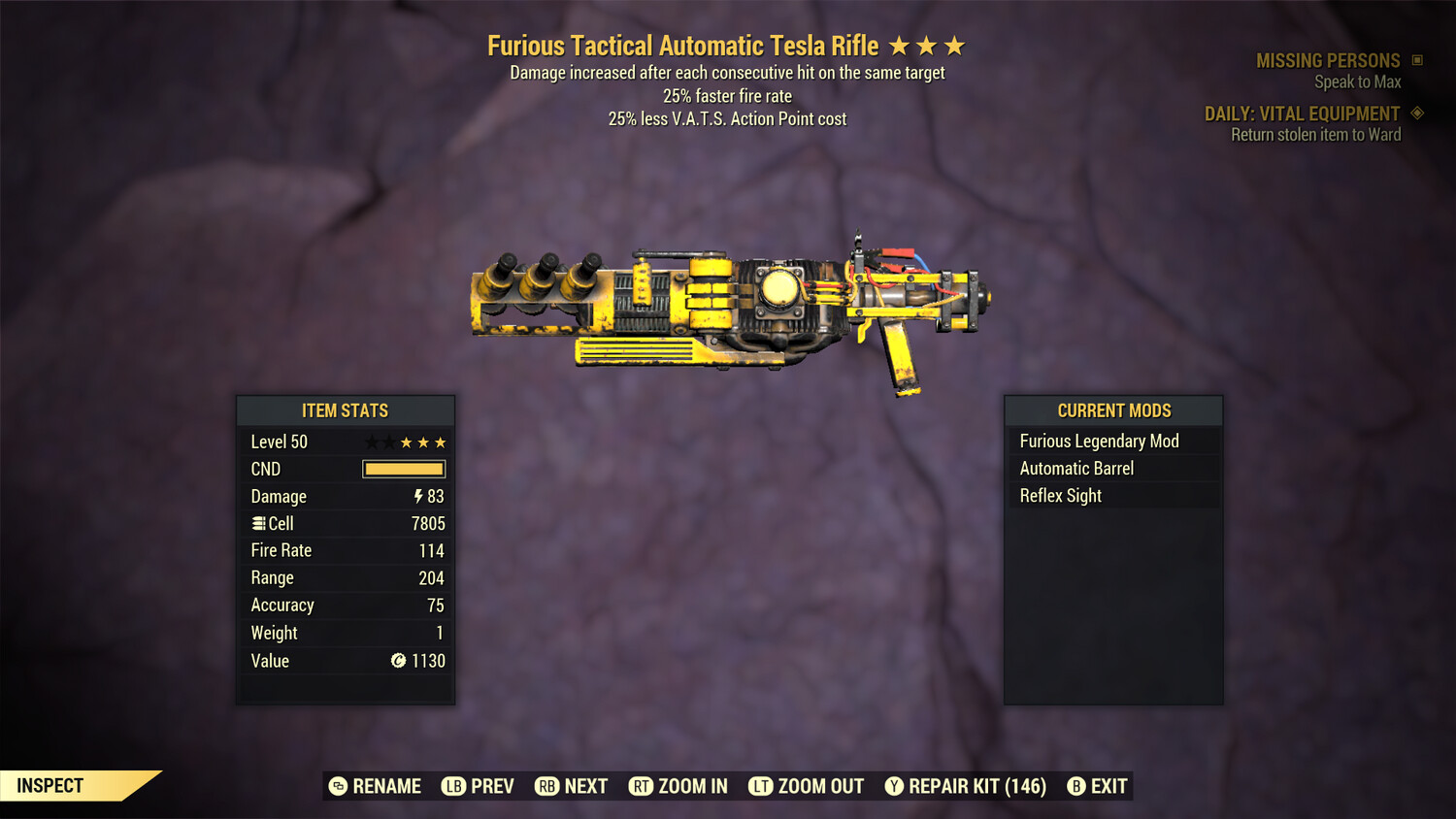The height and width of the screenshot is (819, 1456).
Task: Activate REPAIR KIT (146)
Action: [x=976, y=786]
